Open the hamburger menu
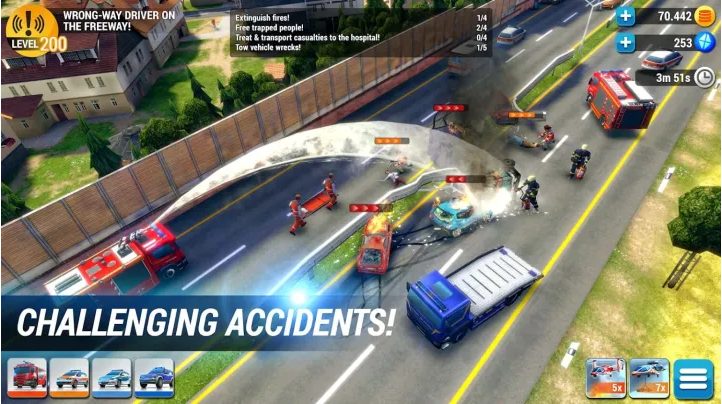This screenshot has height=404, width=722. pos(693,378)
